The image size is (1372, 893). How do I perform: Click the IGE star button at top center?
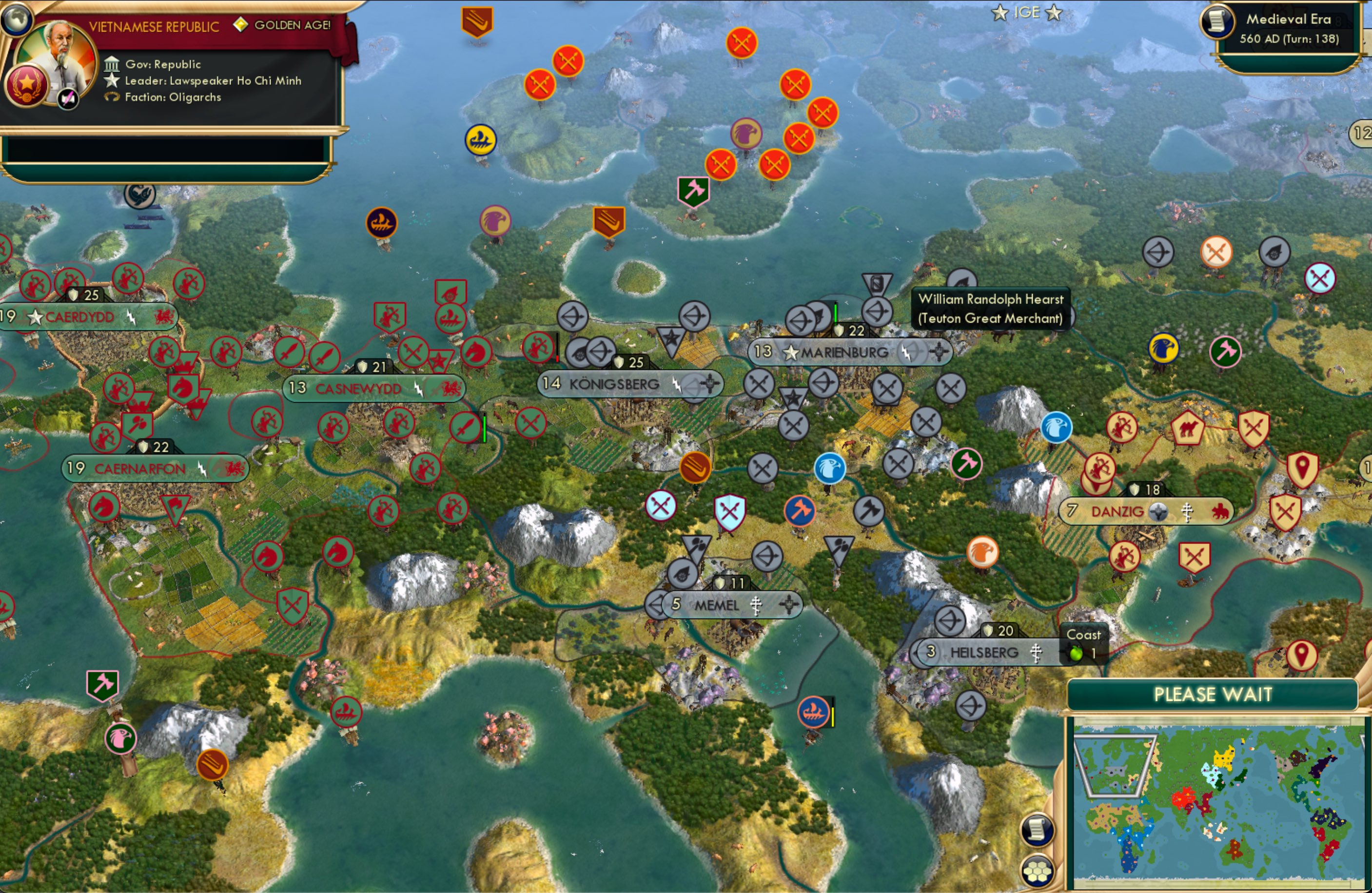coord(1026,13)
